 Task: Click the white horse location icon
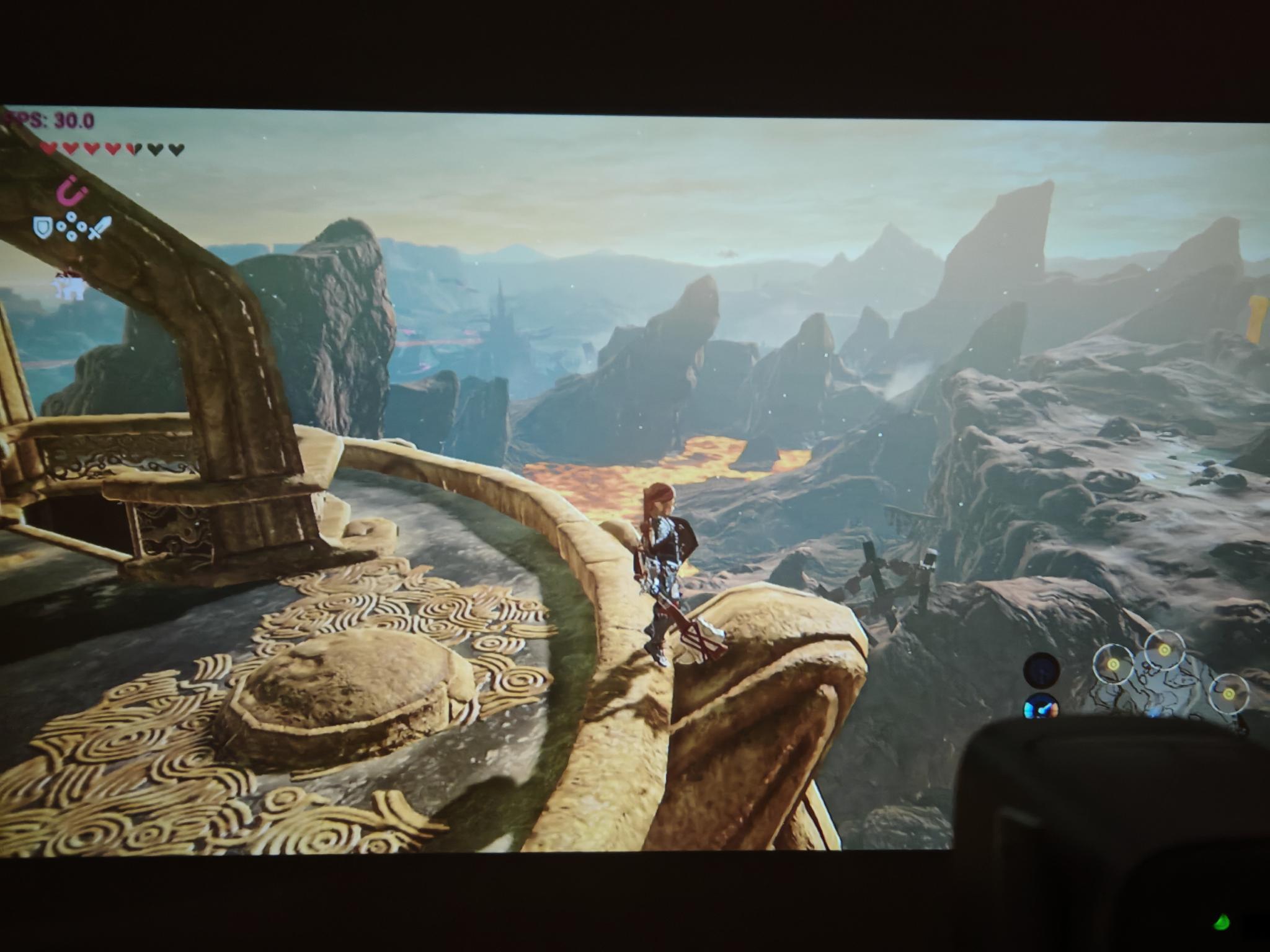tap(68, 285)
